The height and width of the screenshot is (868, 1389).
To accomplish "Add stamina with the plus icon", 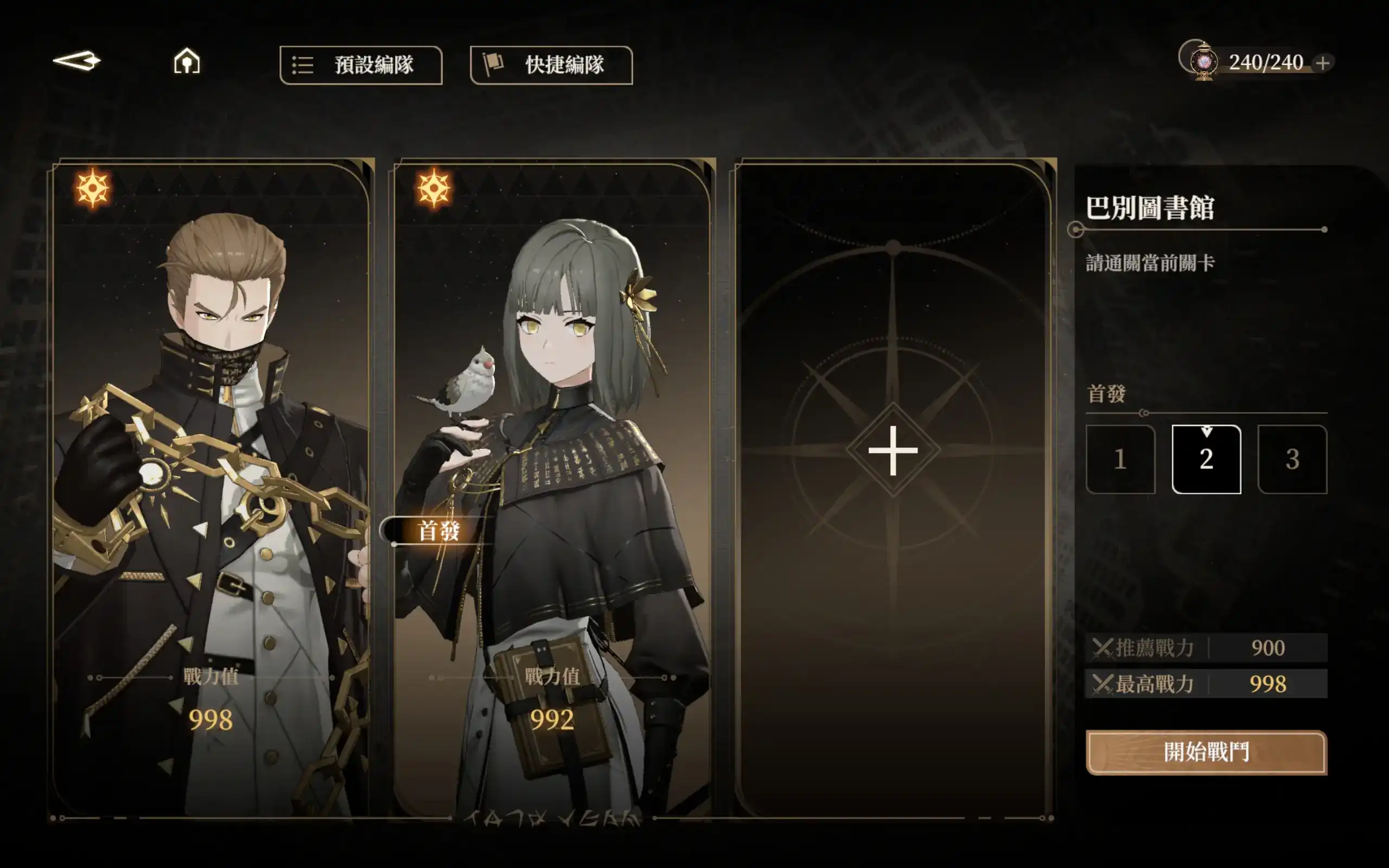I will pos(1323,62).
